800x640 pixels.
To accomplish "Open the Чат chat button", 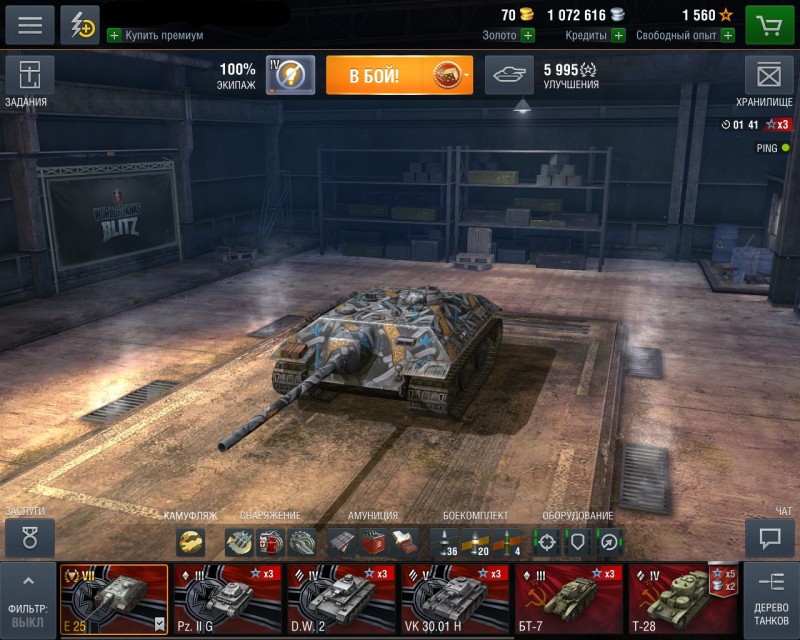I will (769, 538).
